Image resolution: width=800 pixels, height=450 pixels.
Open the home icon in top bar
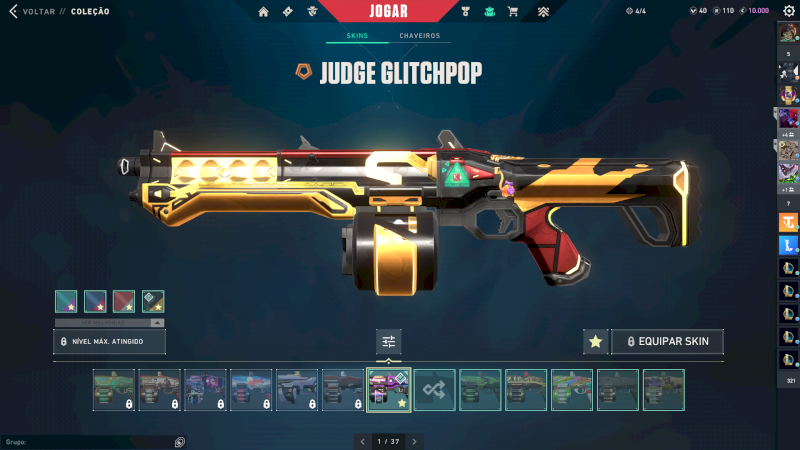point(264,12)
